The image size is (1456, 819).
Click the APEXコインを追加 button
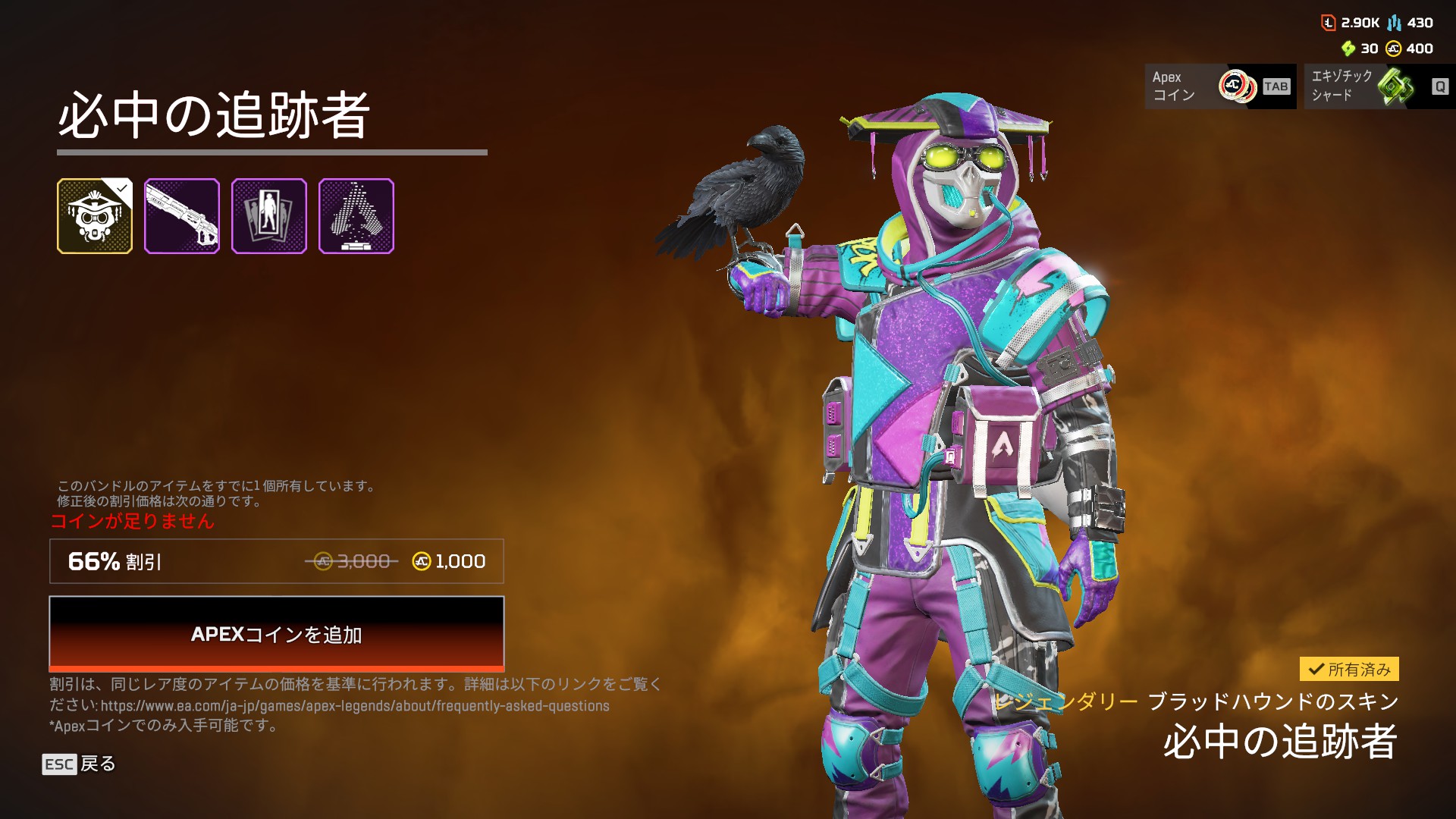(276, 633)
